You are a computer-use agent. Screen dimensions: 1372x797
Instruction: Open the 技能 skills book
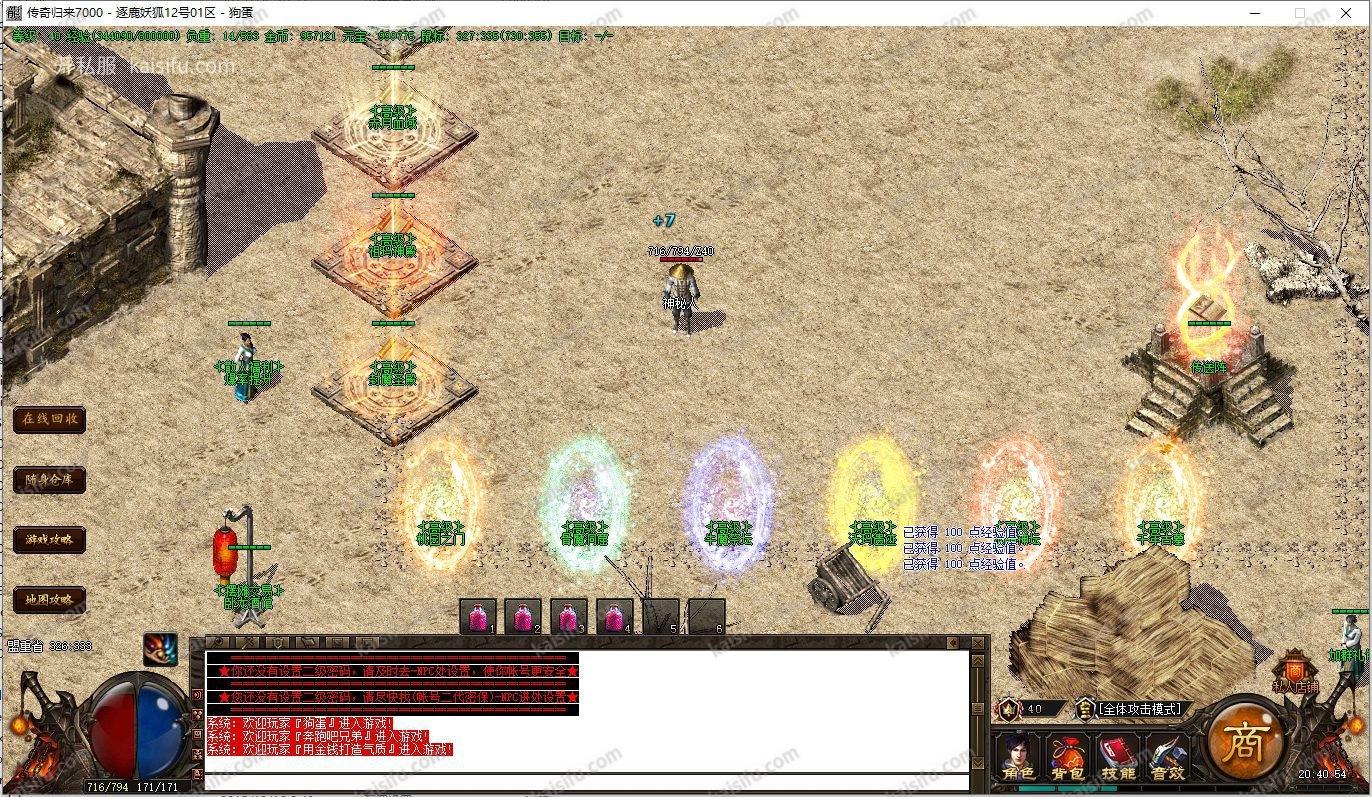[x=1117, y=757]
